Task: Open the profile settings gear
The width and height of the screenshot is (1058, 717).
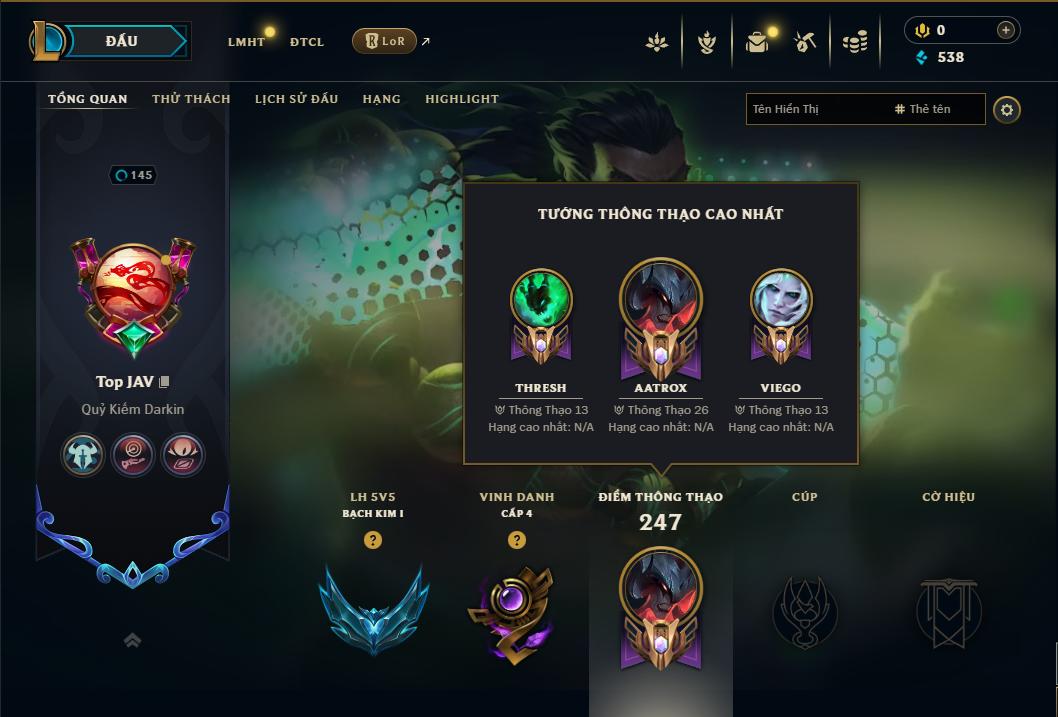Action: [1007, 109]
